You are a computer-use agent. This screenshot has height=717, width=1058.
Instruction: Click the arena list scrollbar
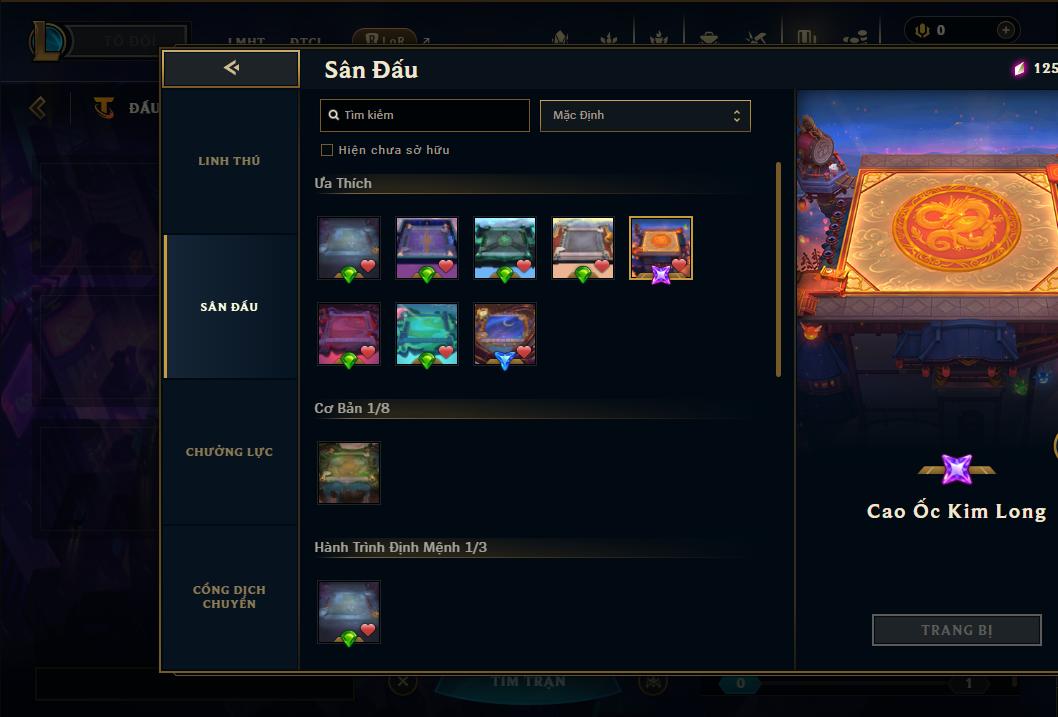tap(779, 270)
